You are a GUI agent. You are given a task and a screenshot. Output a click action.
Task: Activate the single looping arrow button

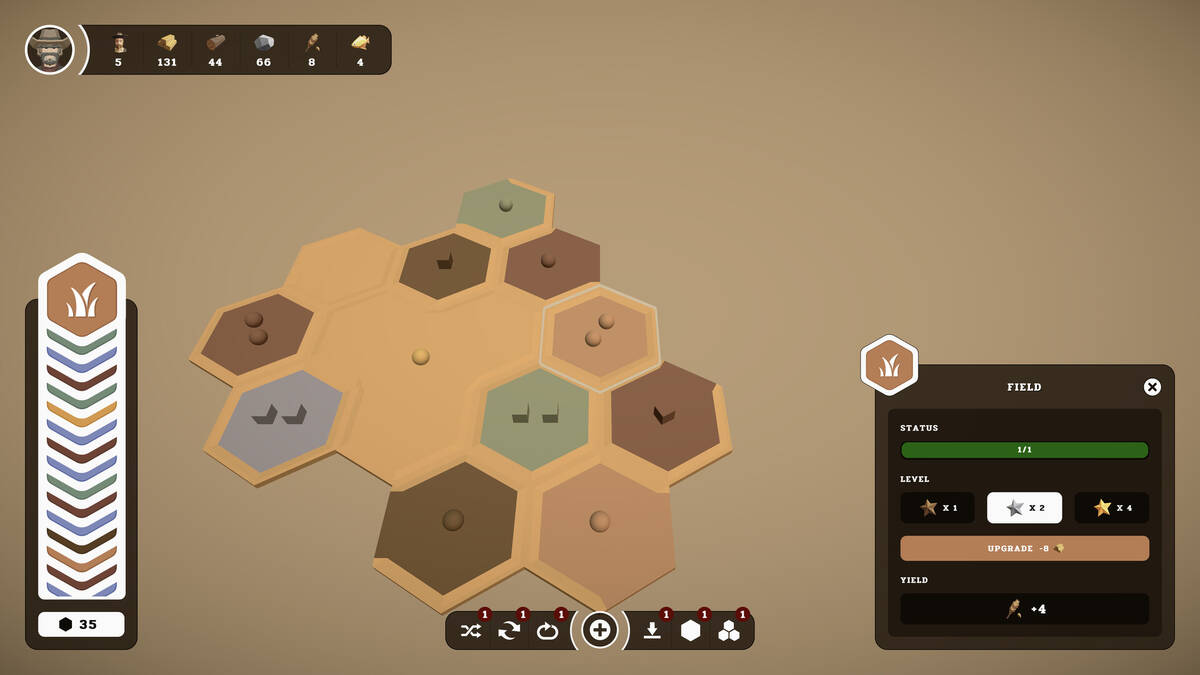[x=547, y=630]
